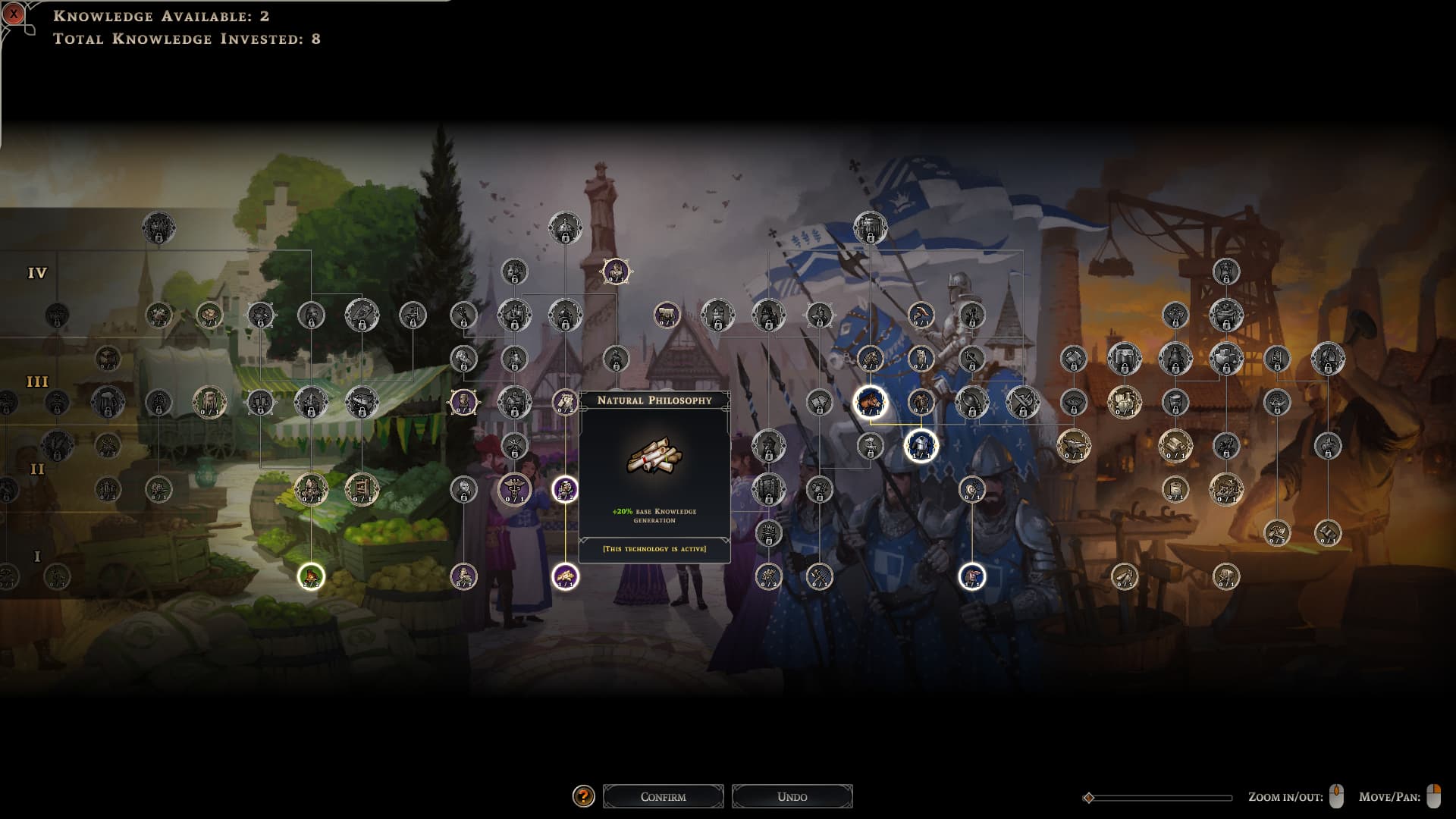Select the boar head technology node
1456x819 pixels.
click(870, 402)
